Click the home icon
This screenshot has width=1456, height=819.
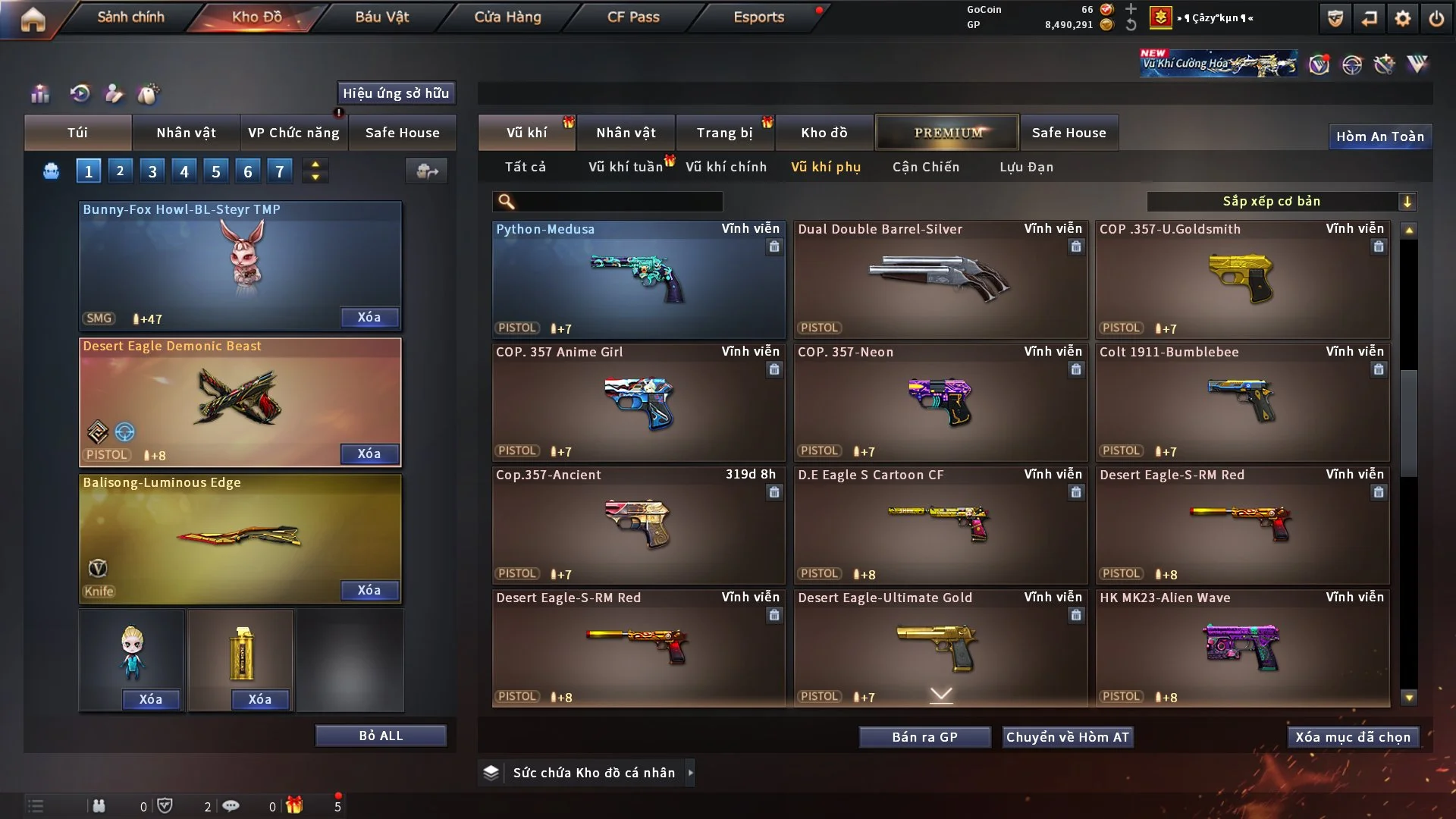click(33, 18)
